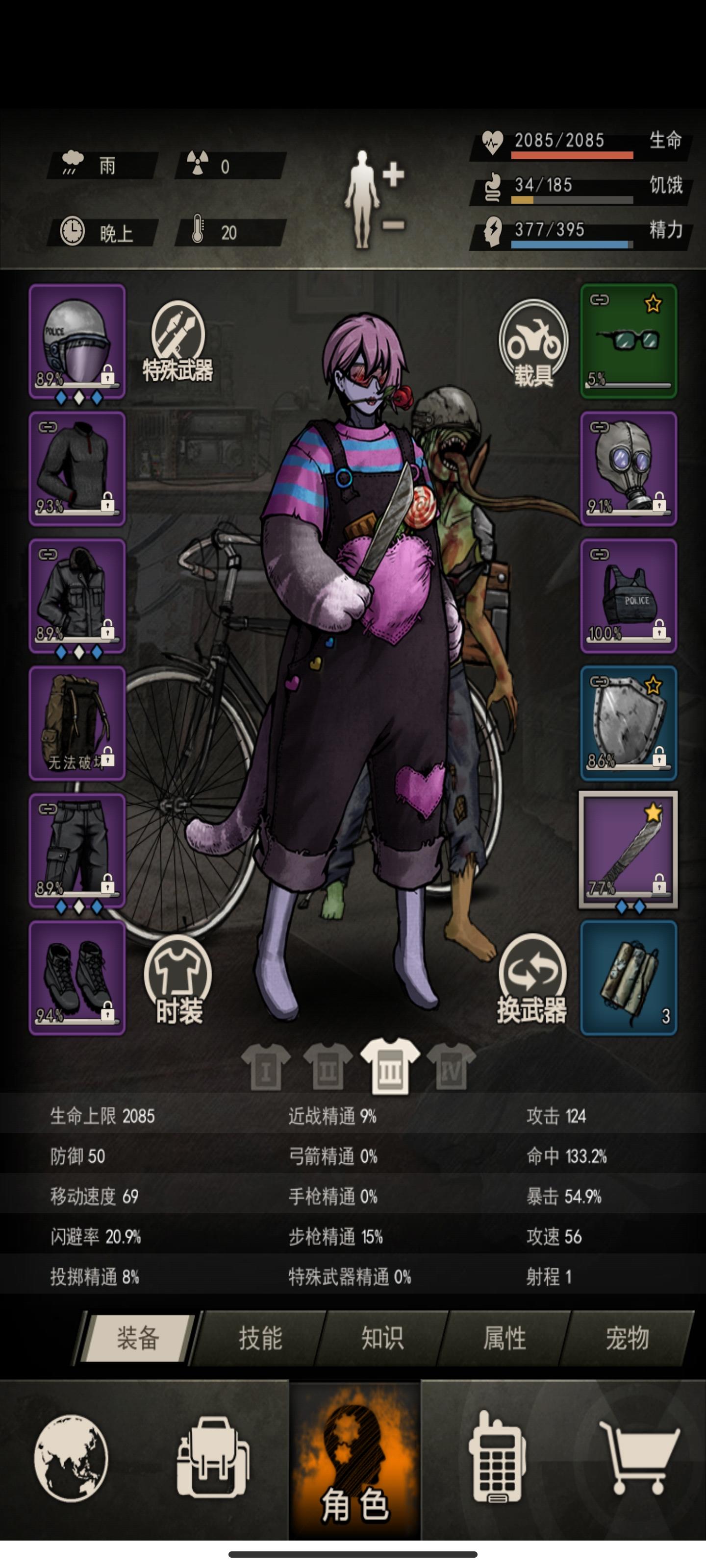
Task: Select the equipped gas mask slot
Action: [629, 469]
